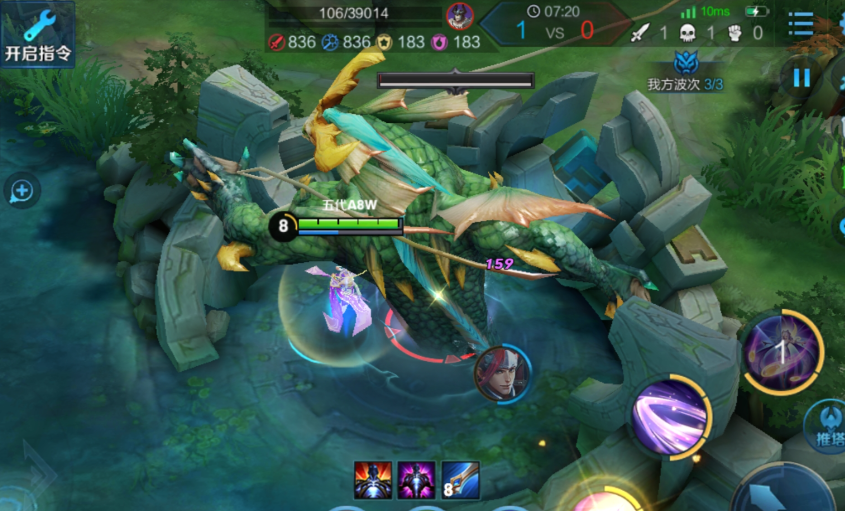Open the 开启指令 wrench command panel
This screenshot has width=845, height=511.
click(x=37, y=35)
